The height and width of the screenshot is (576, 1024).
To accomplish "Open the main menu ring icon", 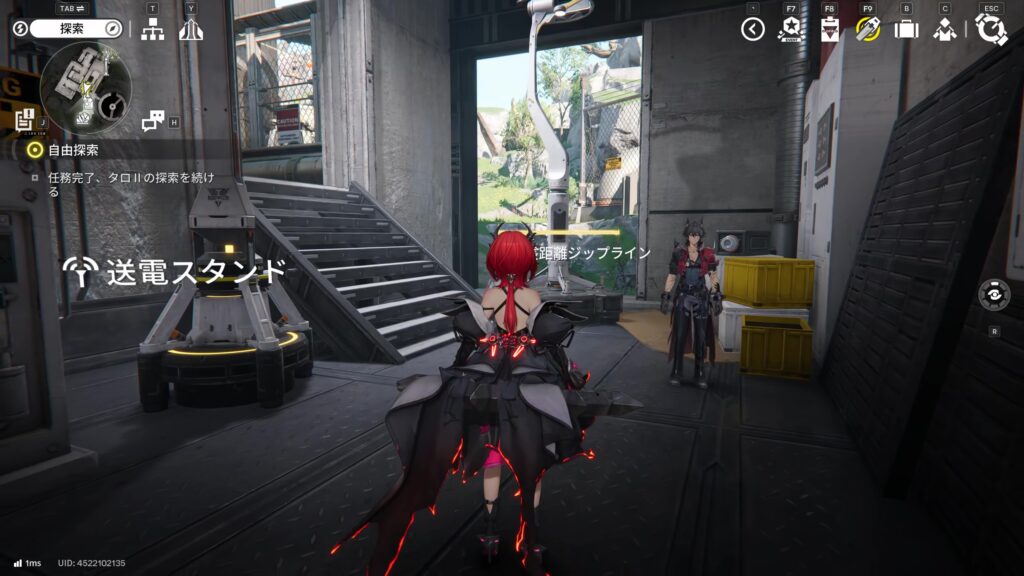I will (991, 29).
